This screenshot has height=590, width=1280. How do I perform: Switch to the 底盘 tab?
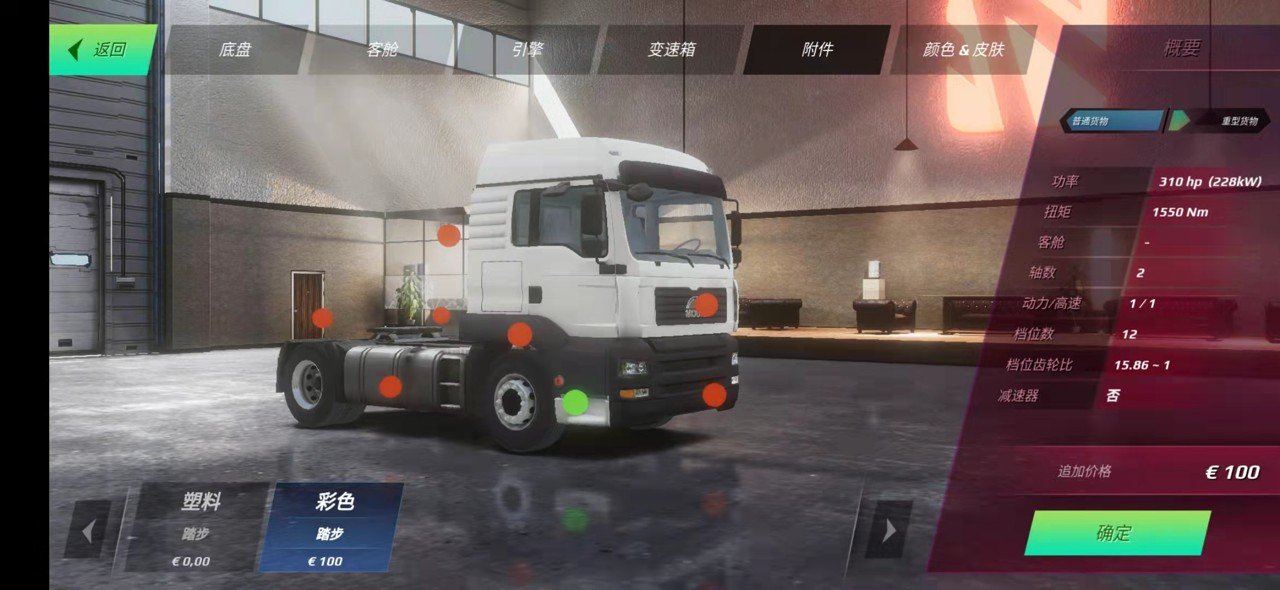point(235,49)
